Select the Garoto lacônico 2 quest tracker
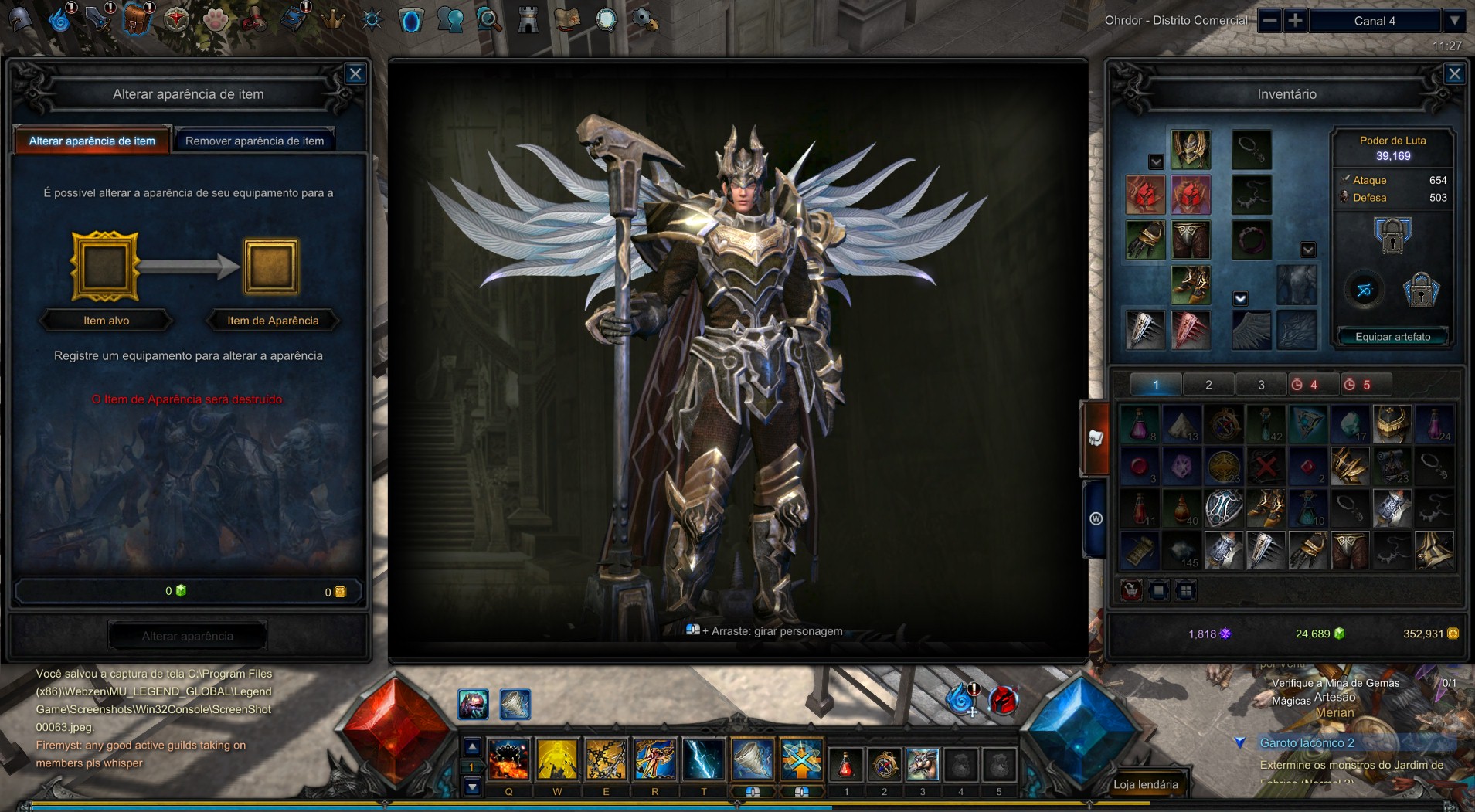 [x=1307, y=742]
